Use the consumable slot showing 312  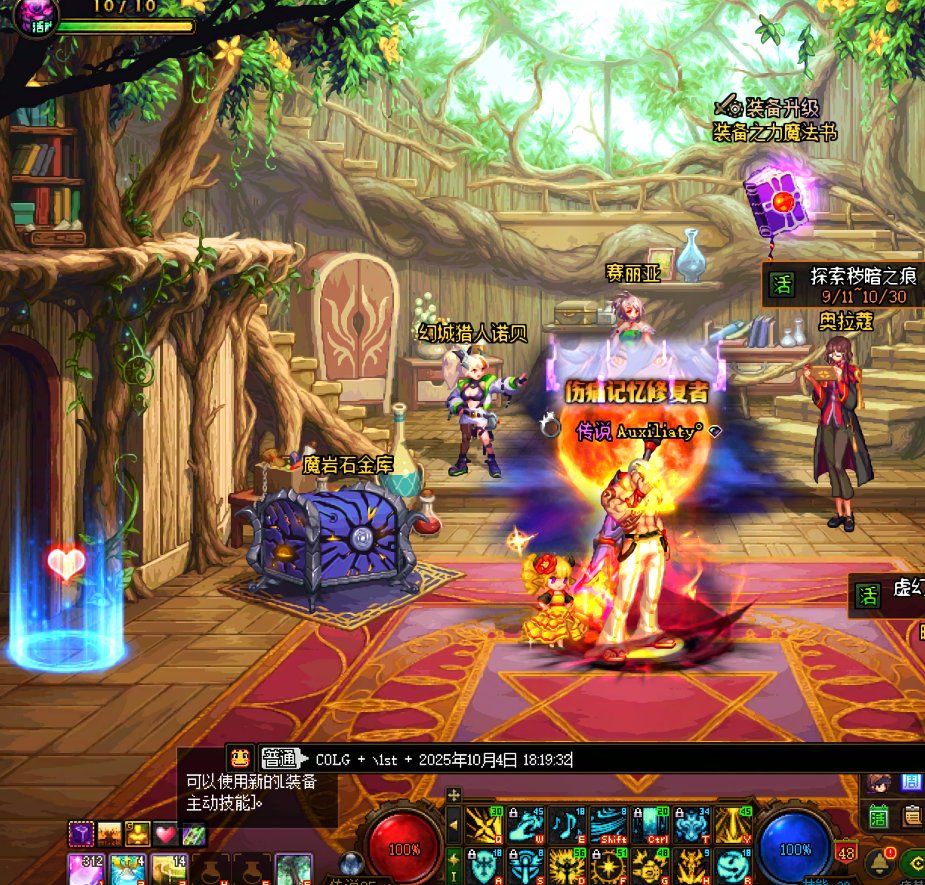click(85, 869)
